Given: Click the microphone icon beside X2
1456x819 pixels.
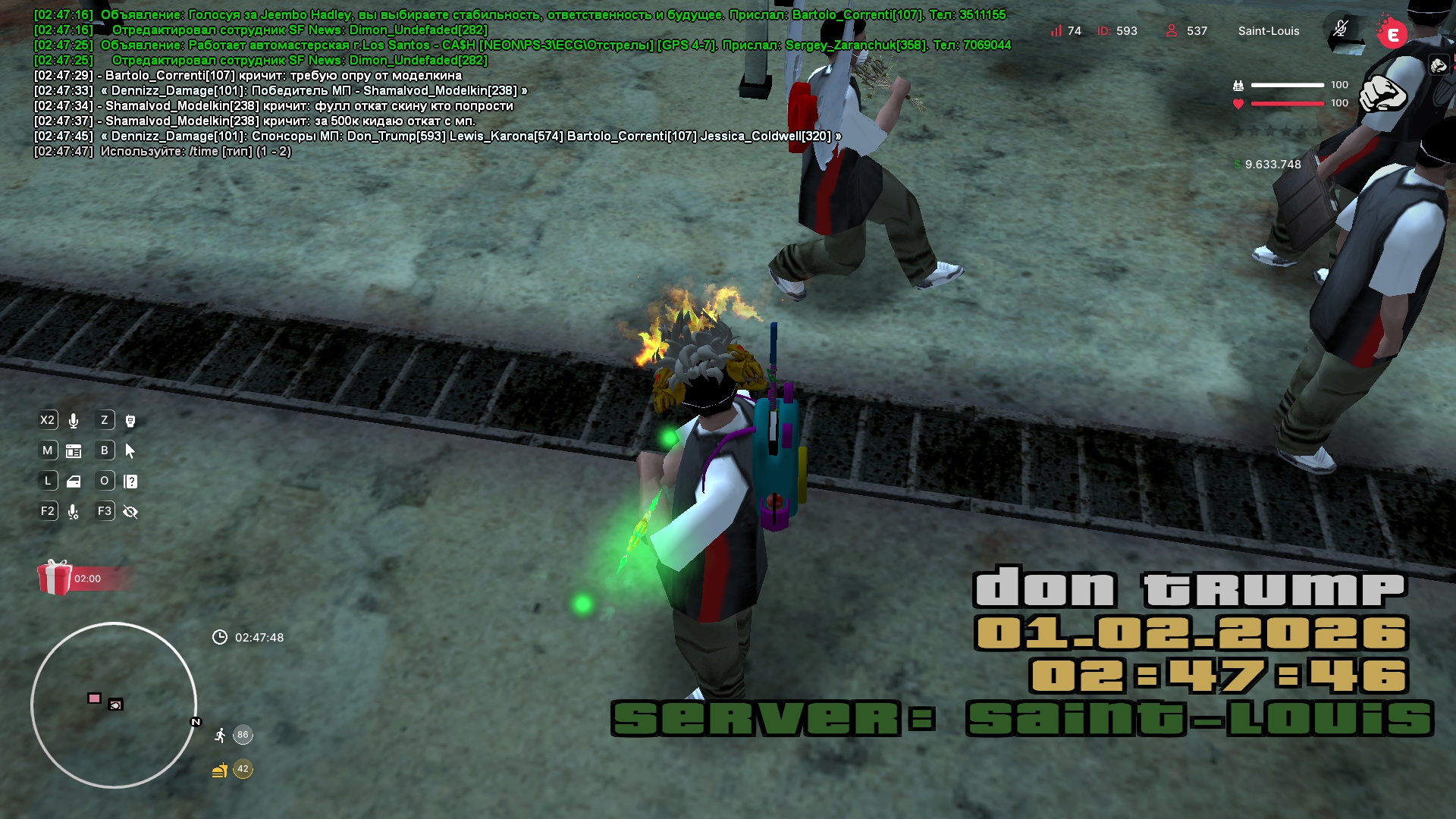Looking at the screenshot, I should point(74,421).
